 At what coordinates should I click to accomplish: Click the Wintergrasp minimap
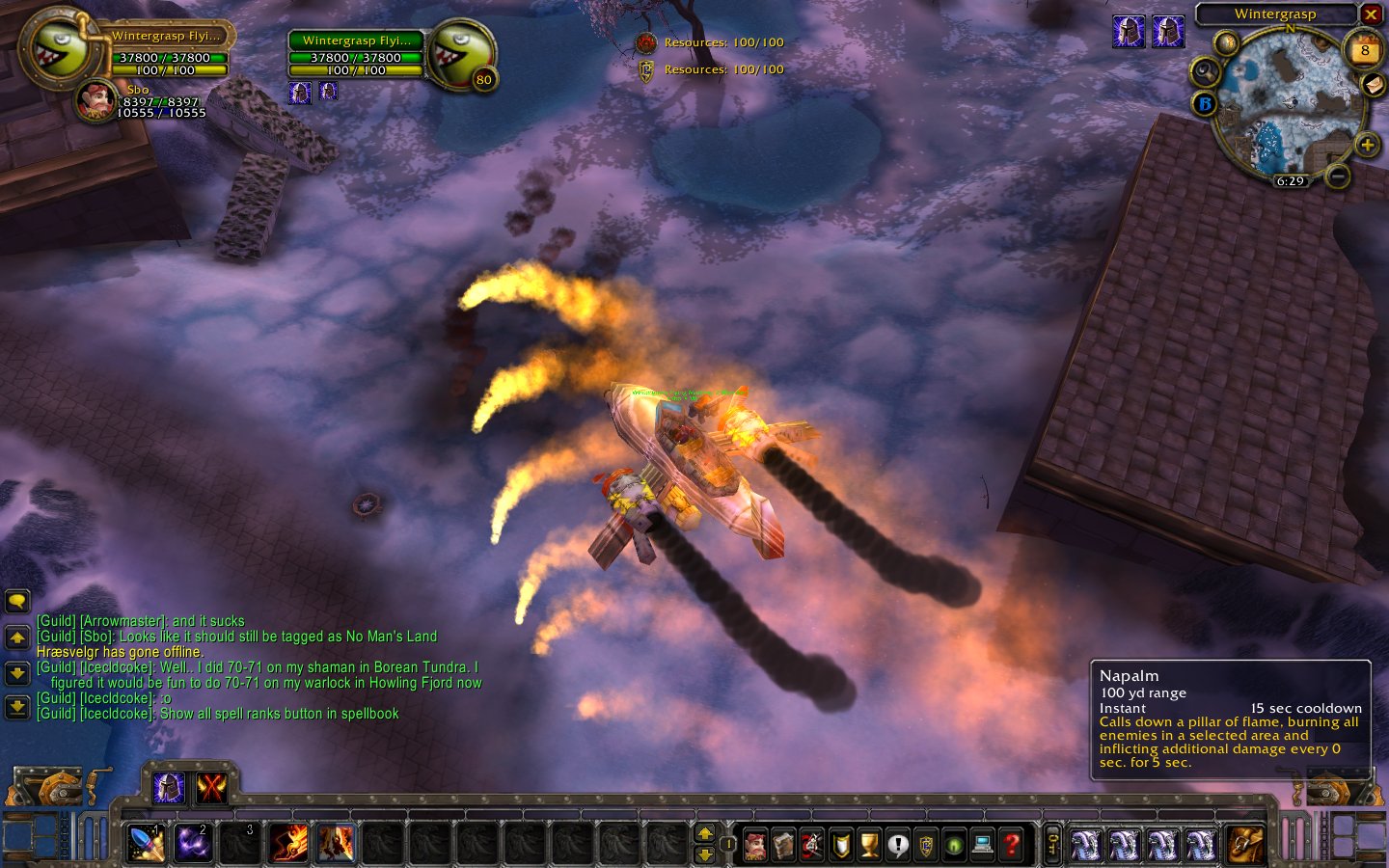pos(1289,103)
